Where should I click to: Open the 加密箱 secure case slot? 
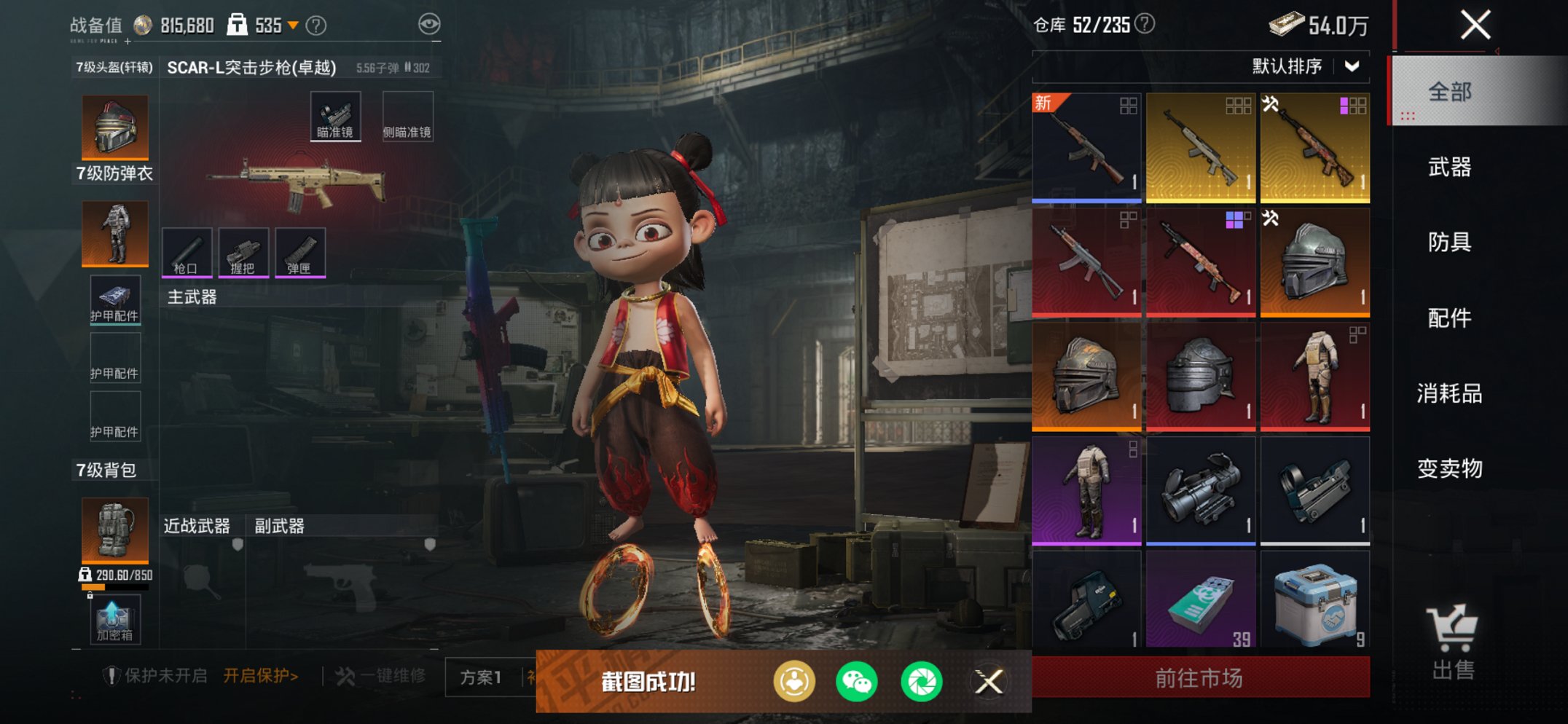point(114,620)
